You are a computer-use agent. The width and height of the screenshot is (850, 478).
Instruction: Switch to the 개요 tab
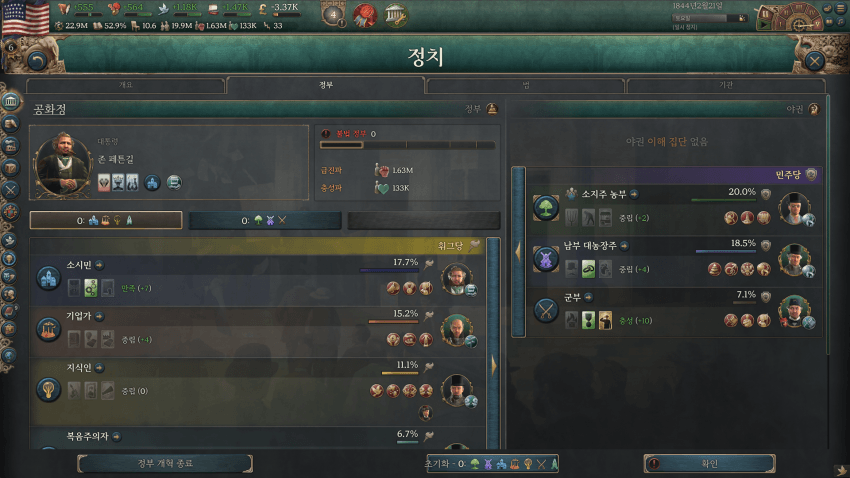[x=126, y=86]
